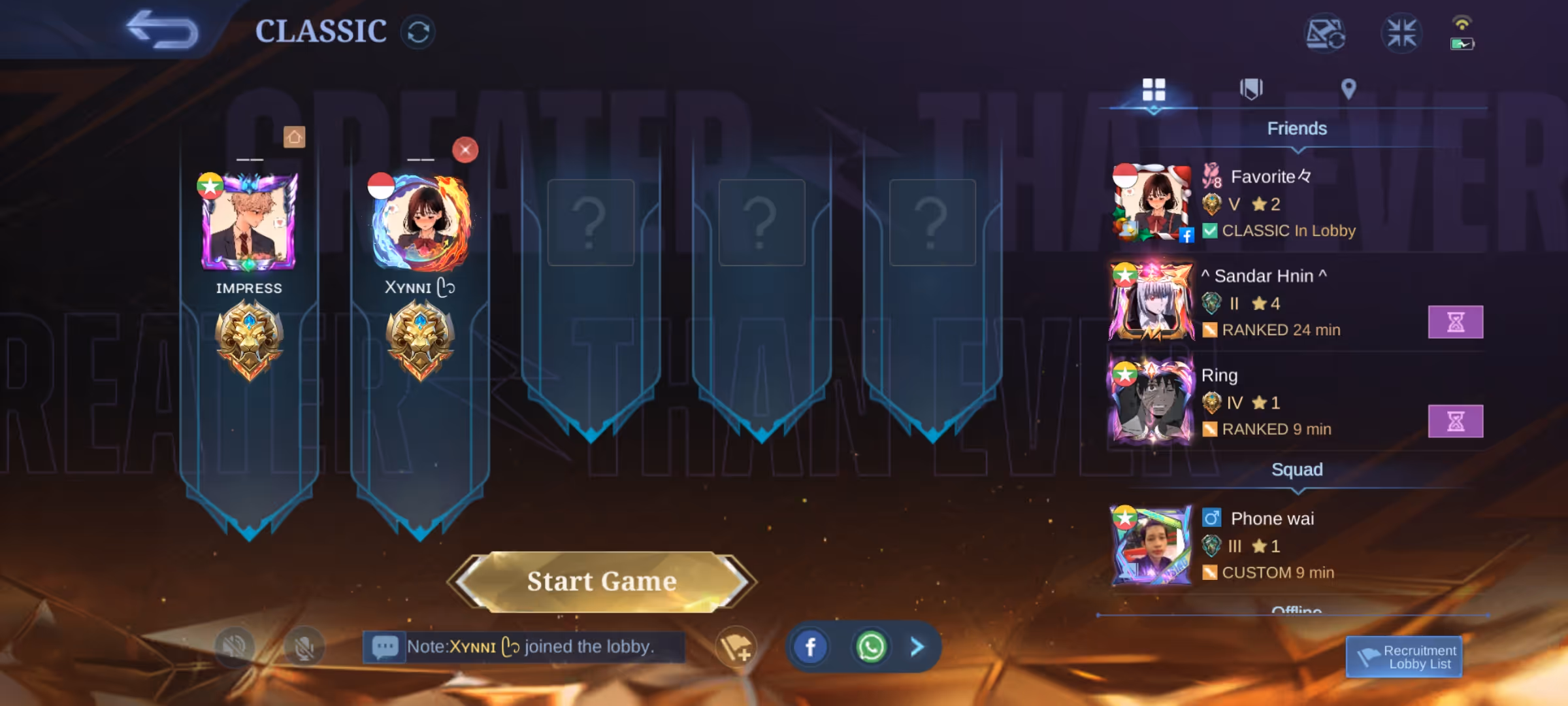The width and height of the screenshot is (1568, 706).
Task: Expand more sharing options arrow
Action: tap(917, 647)
